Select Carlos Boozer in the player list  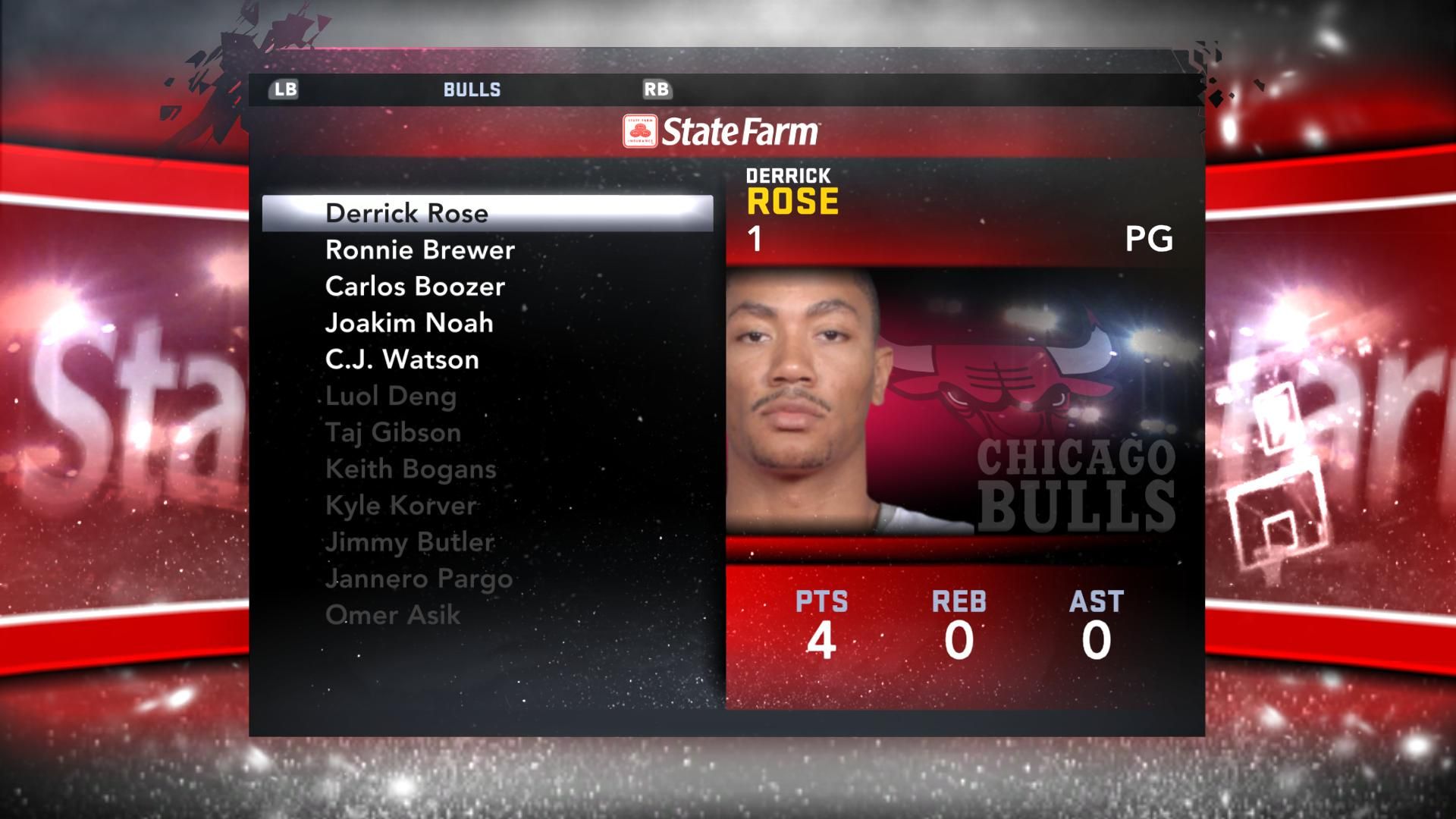(x=415, y=287)
